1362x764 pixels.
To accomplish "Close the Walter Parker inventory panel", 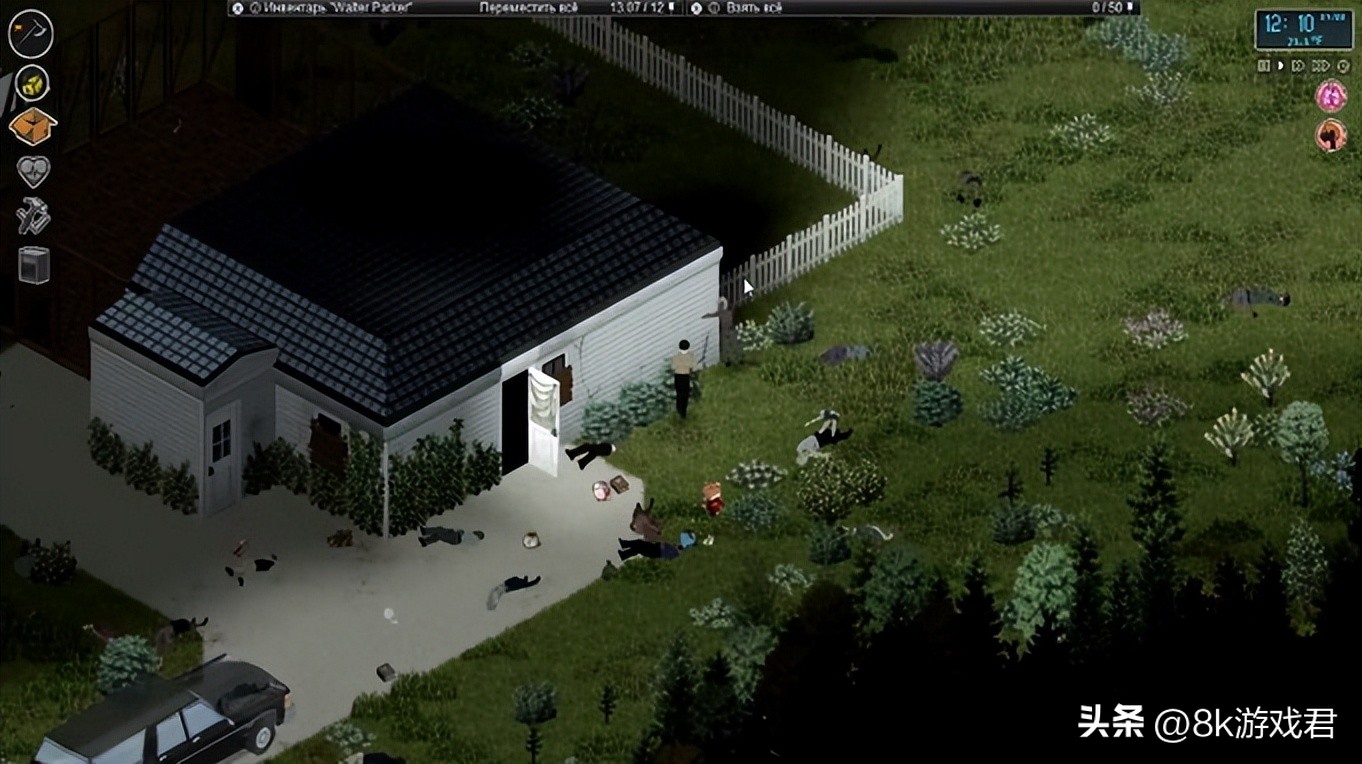I will tap(237, 7).
